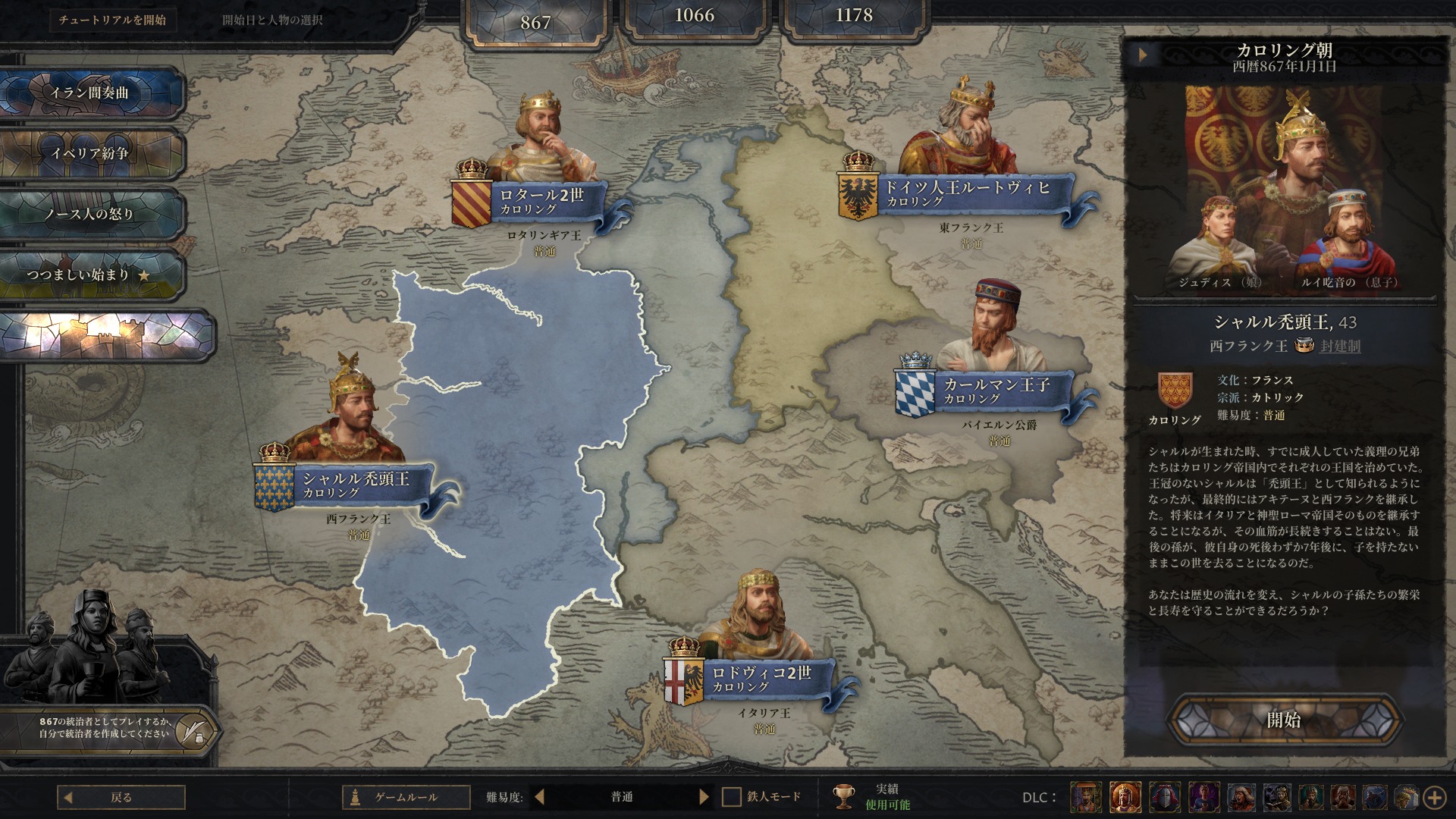Toggle the 鉄人モード checkbox
This screenshot has width=1456, height=819.
pyautogui.click(x=732, y=797)
